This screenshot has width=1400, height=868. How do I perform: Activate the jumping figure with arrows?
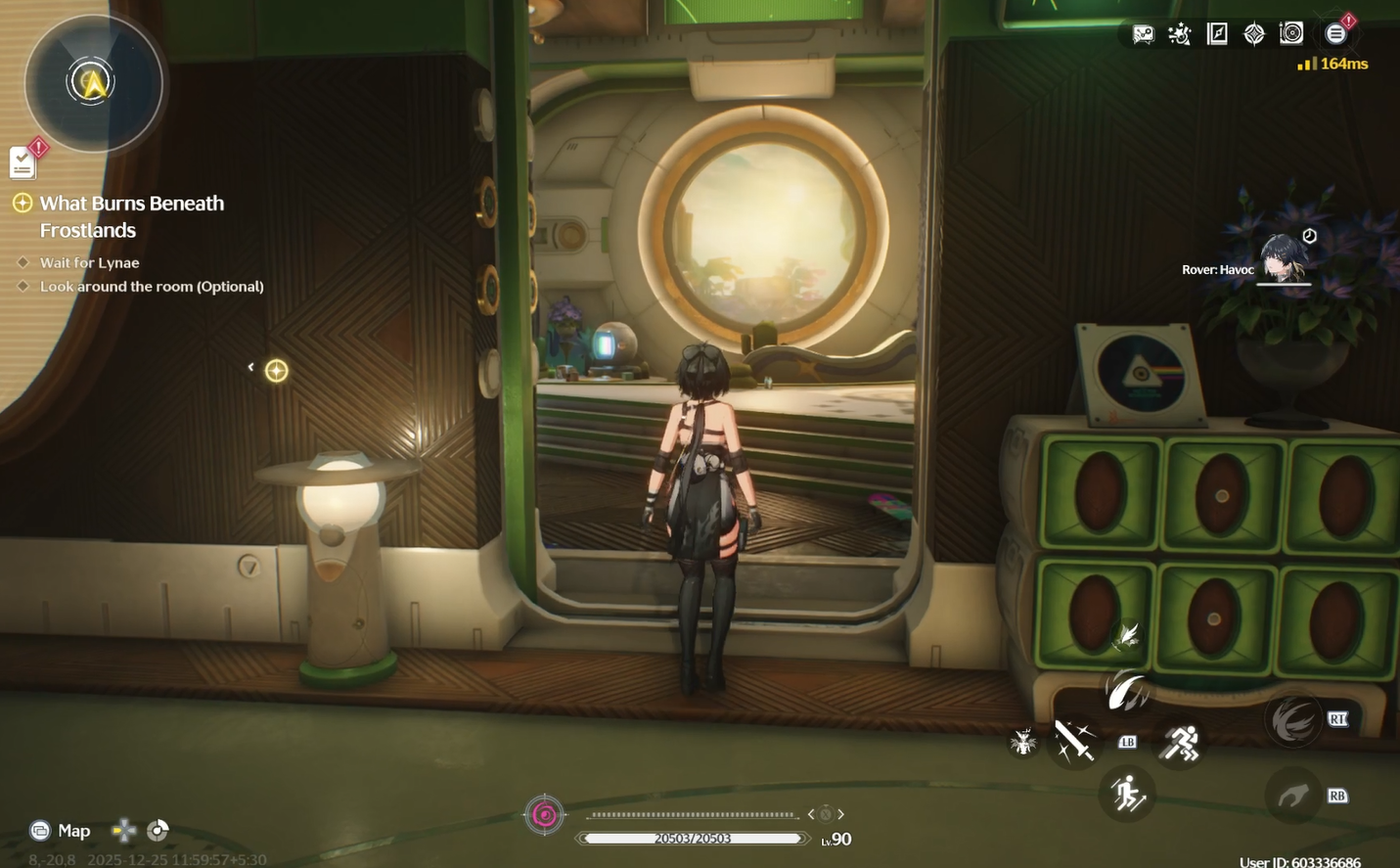click(x=1128, y=794)
